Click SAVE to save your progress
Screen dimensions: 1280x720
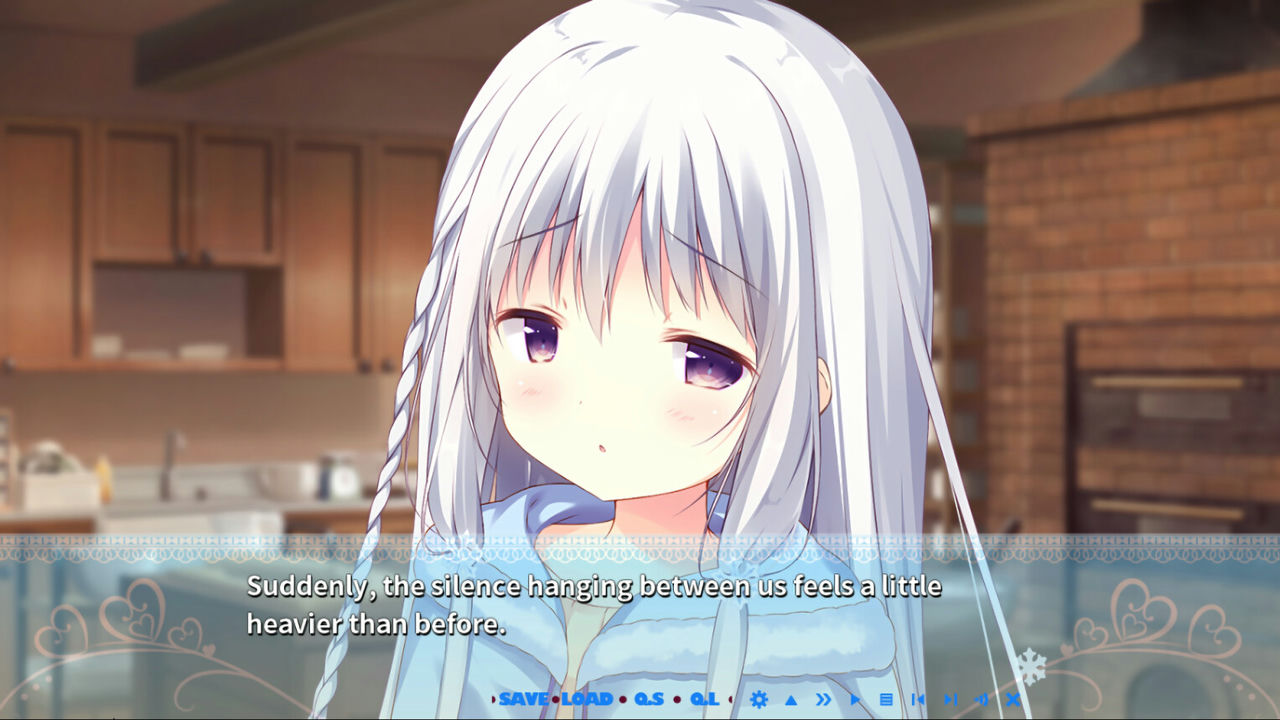[524, 699]
